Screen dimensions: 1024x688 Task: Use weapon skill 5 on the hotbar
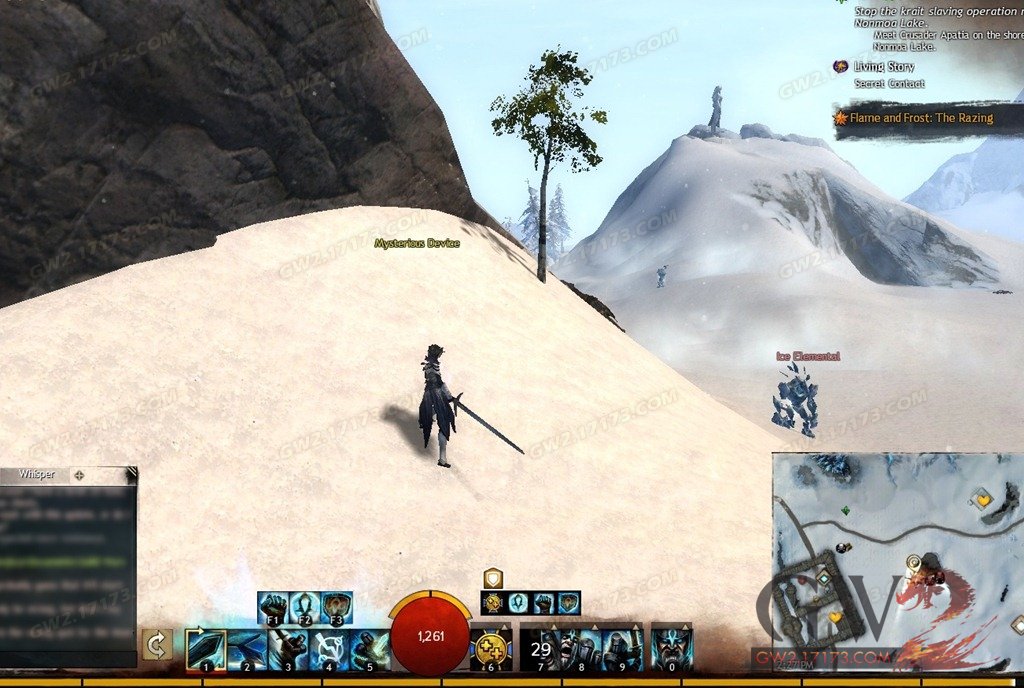coord(368,649)
